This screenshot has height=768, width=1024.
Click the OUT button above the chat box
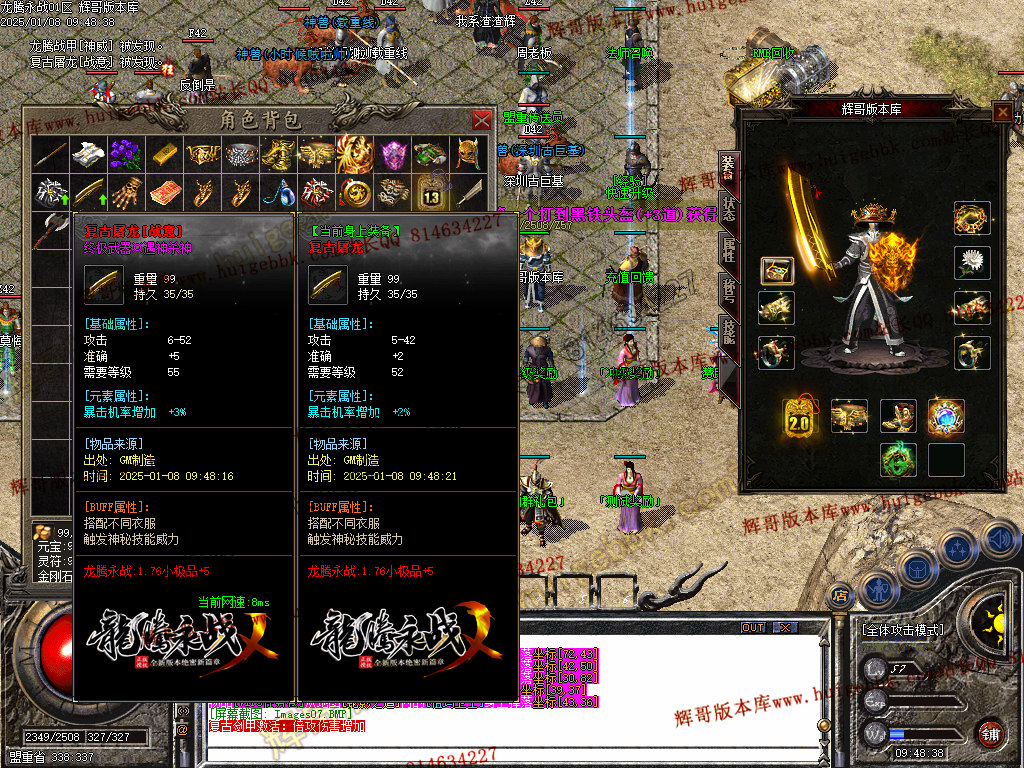(x=753, y=628)
